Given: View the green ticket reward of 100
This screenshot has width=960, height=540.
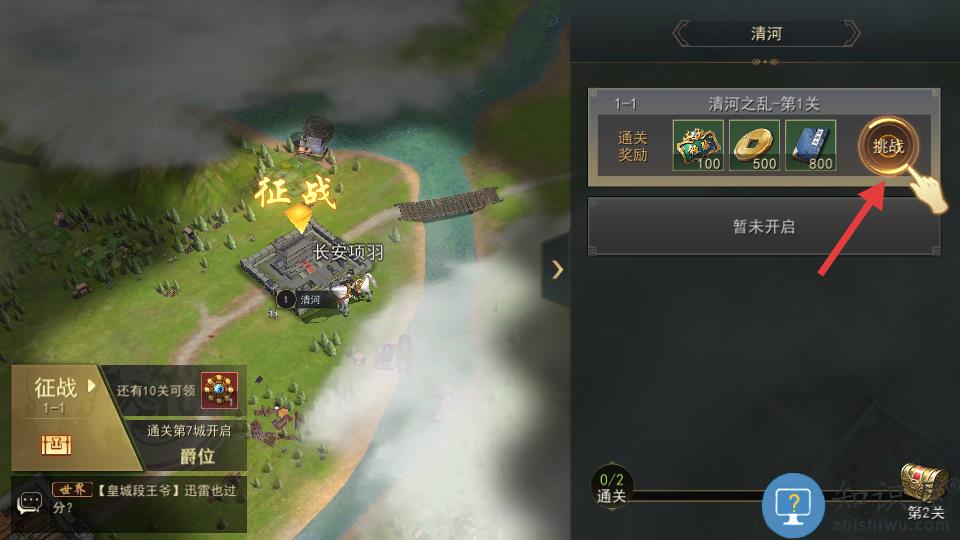Looking at the screenshot, I should pos(698,146).
